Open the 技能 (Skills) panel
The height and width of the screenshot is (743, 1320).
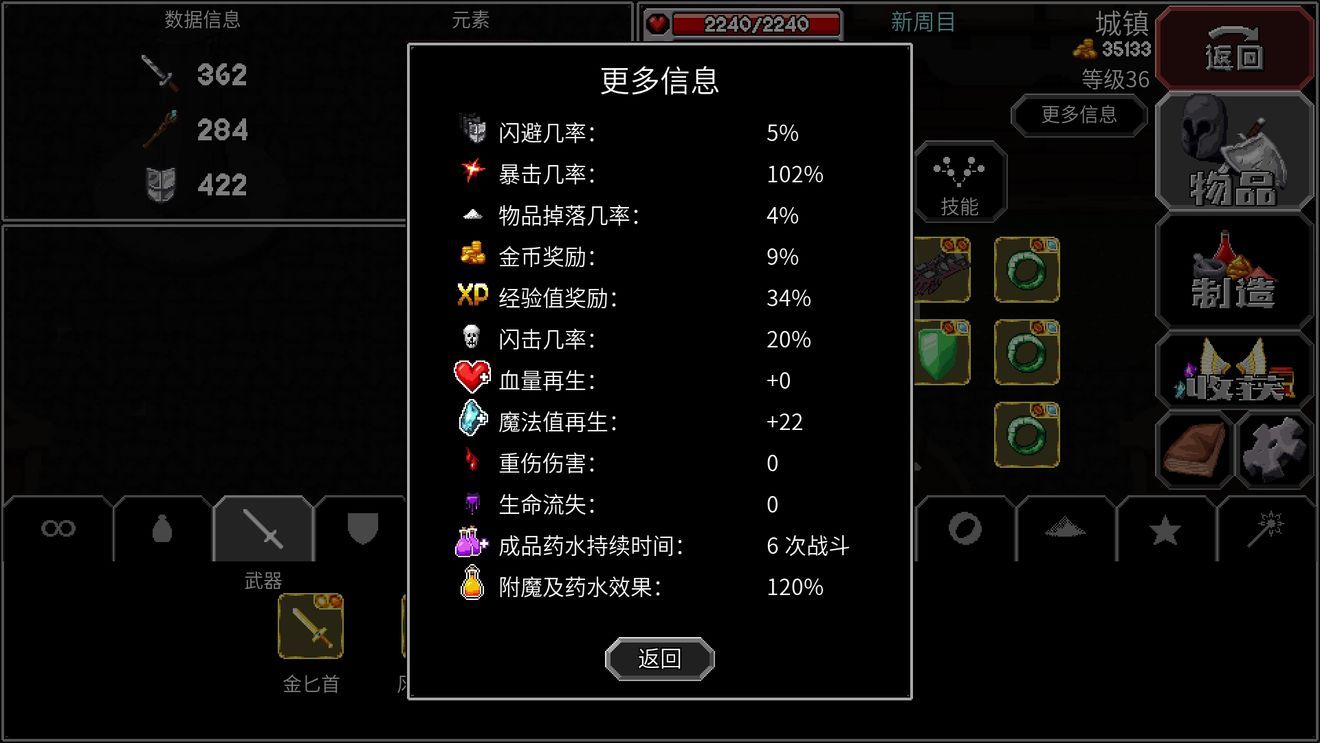click(x=959, y=182)
